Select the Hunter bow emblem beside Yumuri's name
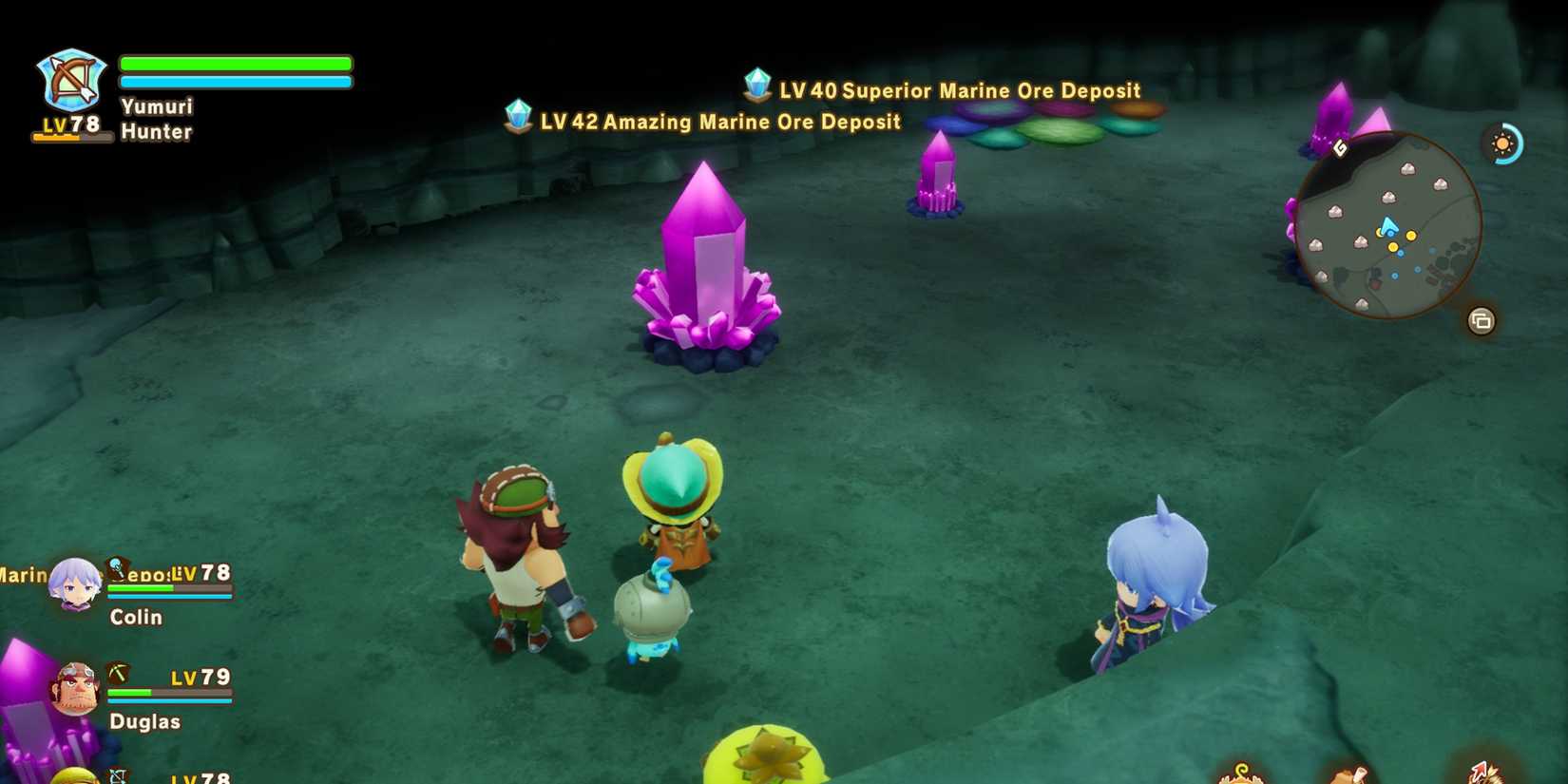Viewport: 1568px width, 784px height. click(70, 78)
